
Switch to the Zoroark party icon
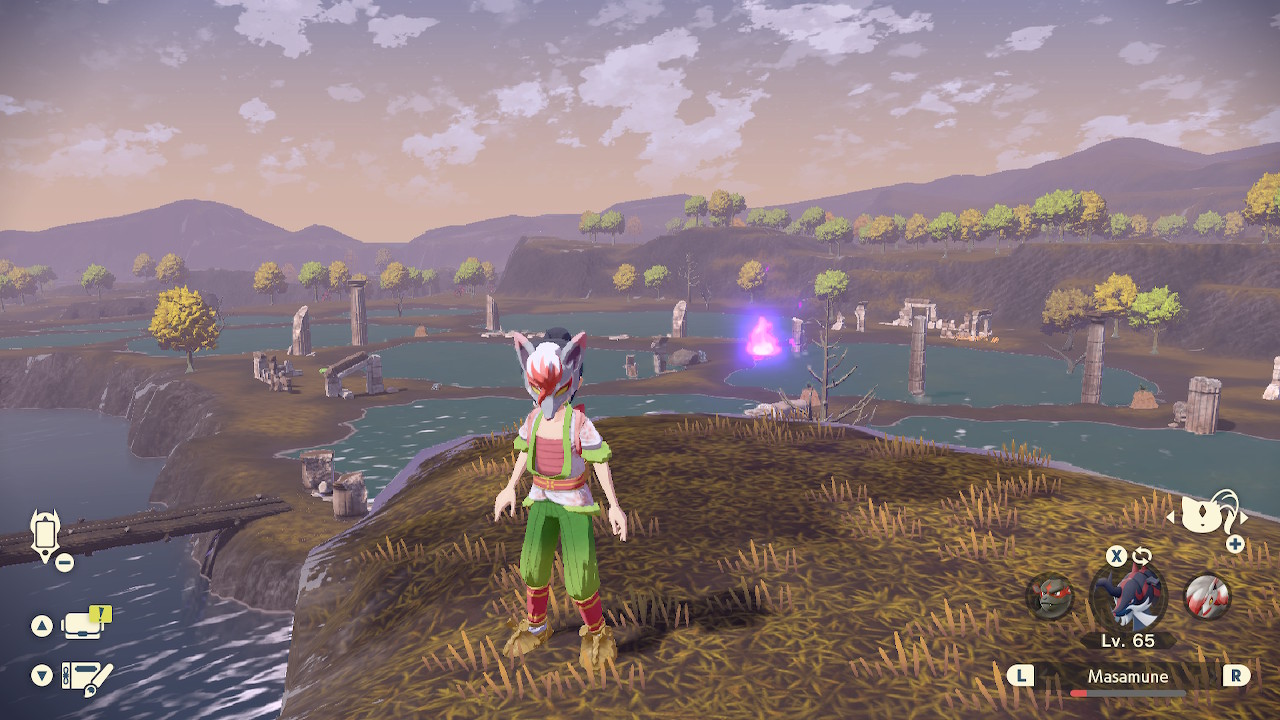pyautogui.click(x=1207, y=597)
